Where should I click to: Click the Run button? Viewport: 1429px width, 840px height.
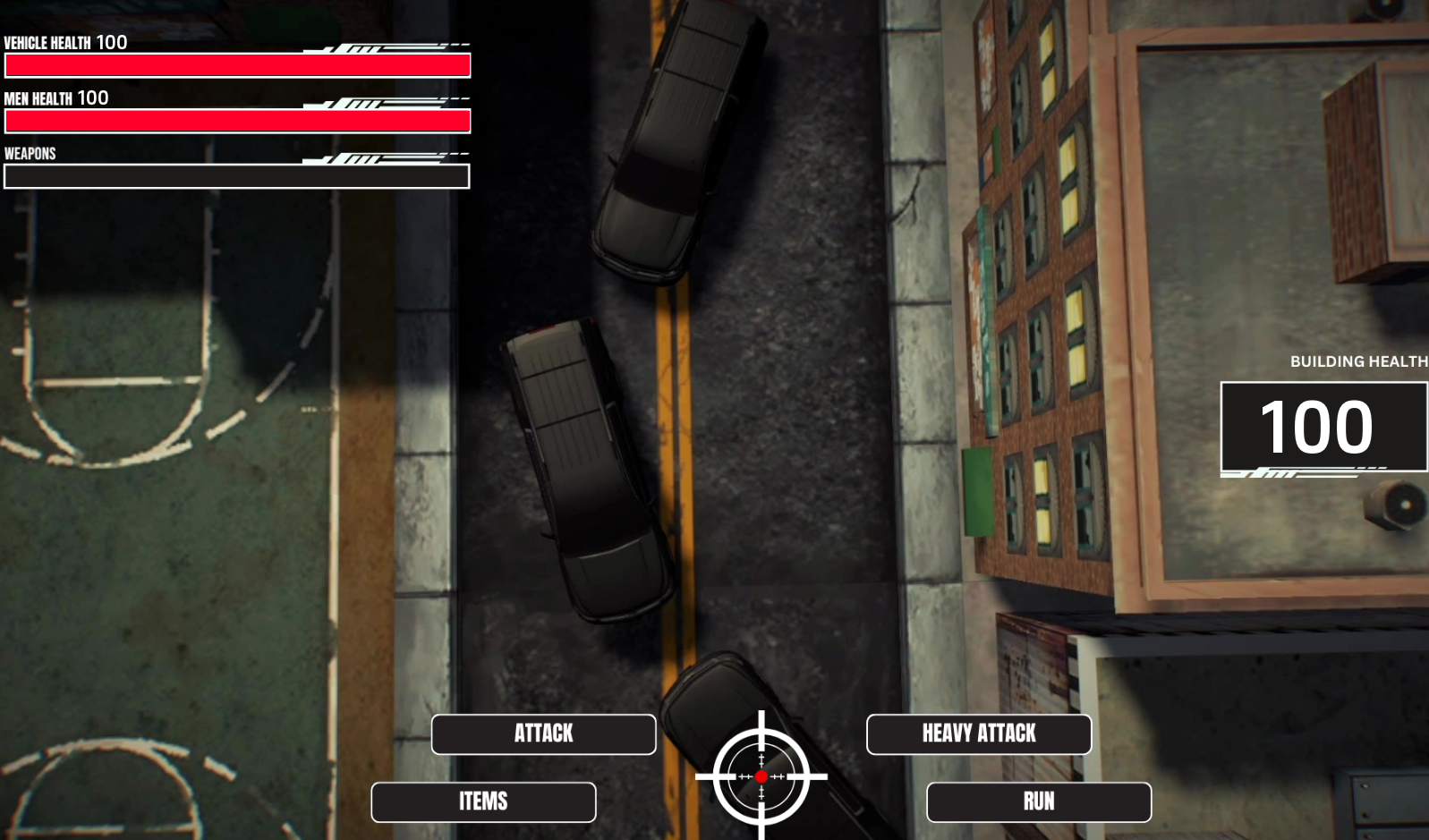pos(1038,802)
